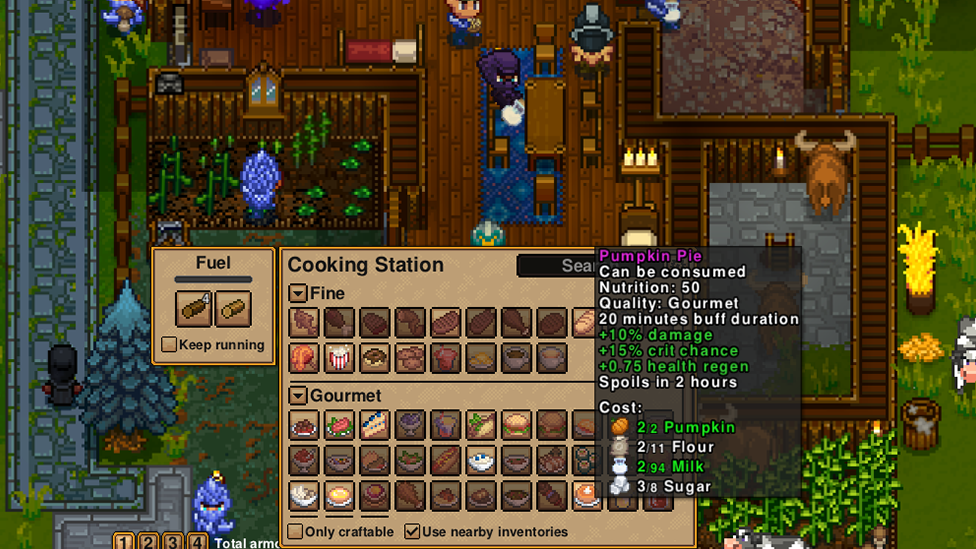Choose the burger with lettuce recipe
The image size is (976, 549).
pyautogui.click(x=516, y=426)
